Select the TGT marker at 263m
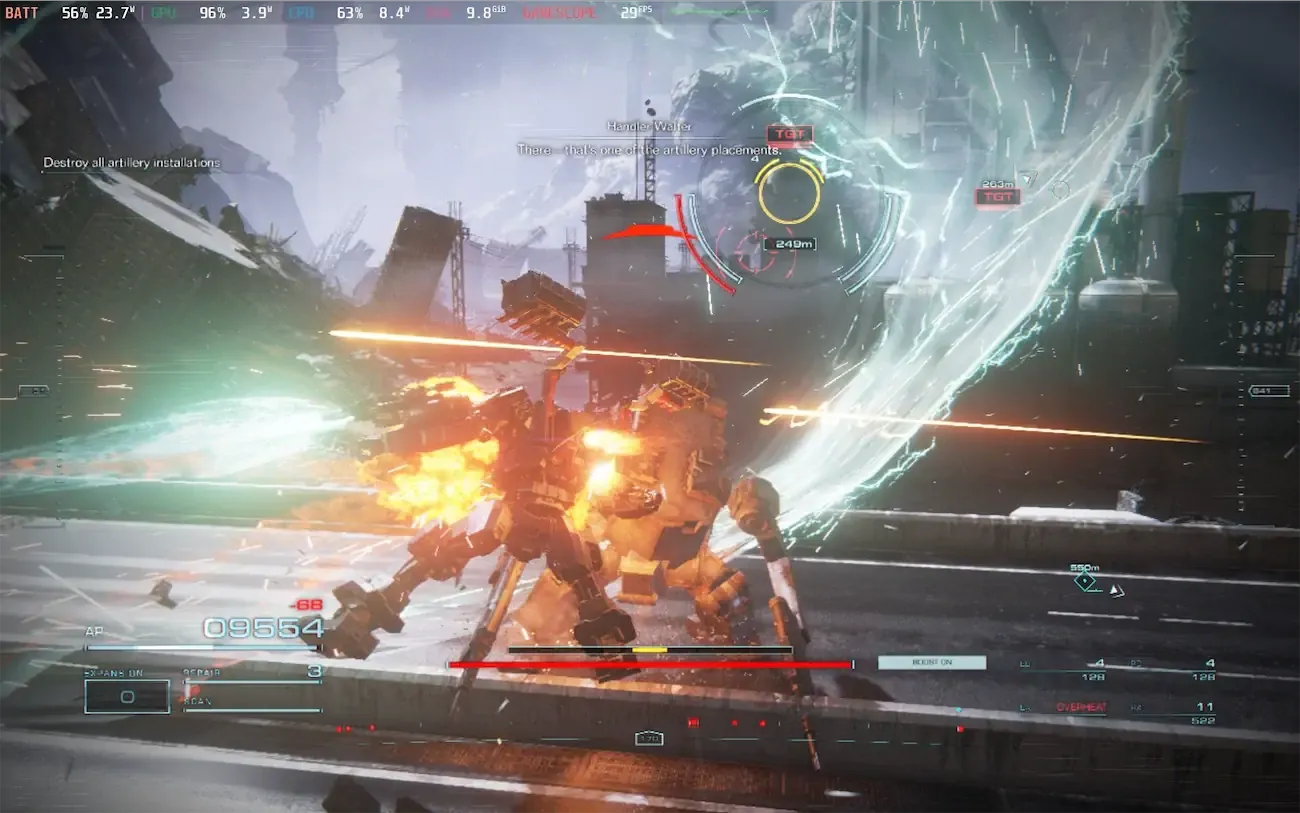The image size is (1300, 813). pos(997,197)
